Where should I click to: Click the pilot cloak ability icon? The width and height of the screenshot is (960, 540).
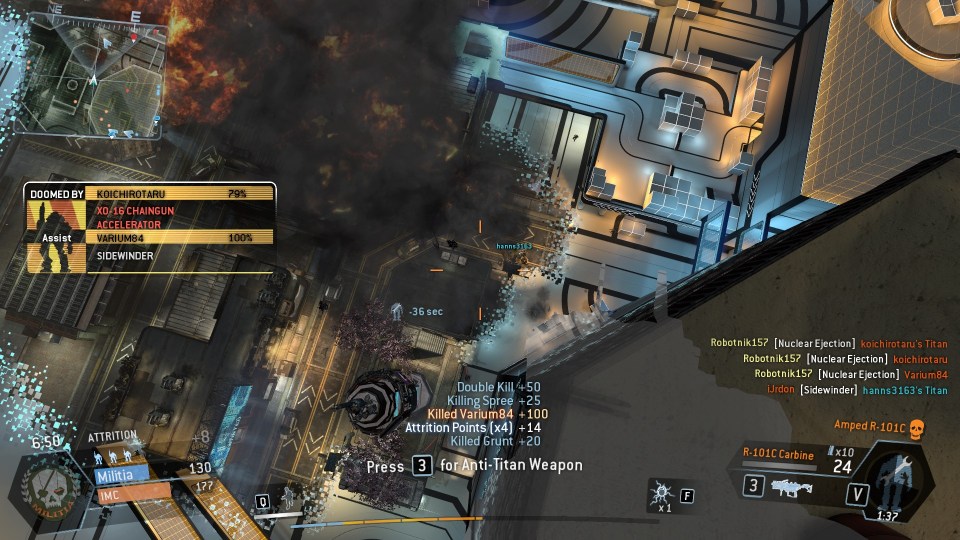285,497
